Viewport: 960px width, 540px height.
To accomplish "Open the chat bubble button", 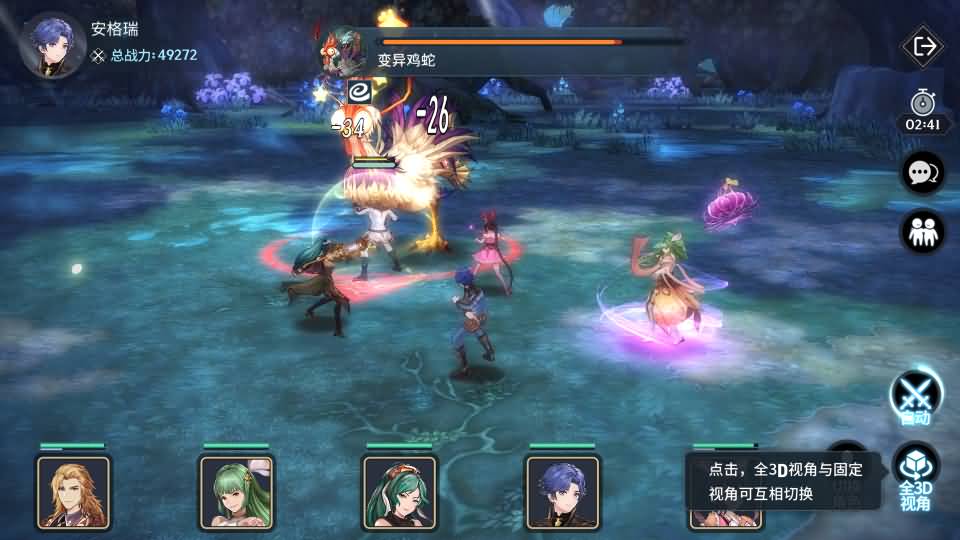I will (922, 173).
